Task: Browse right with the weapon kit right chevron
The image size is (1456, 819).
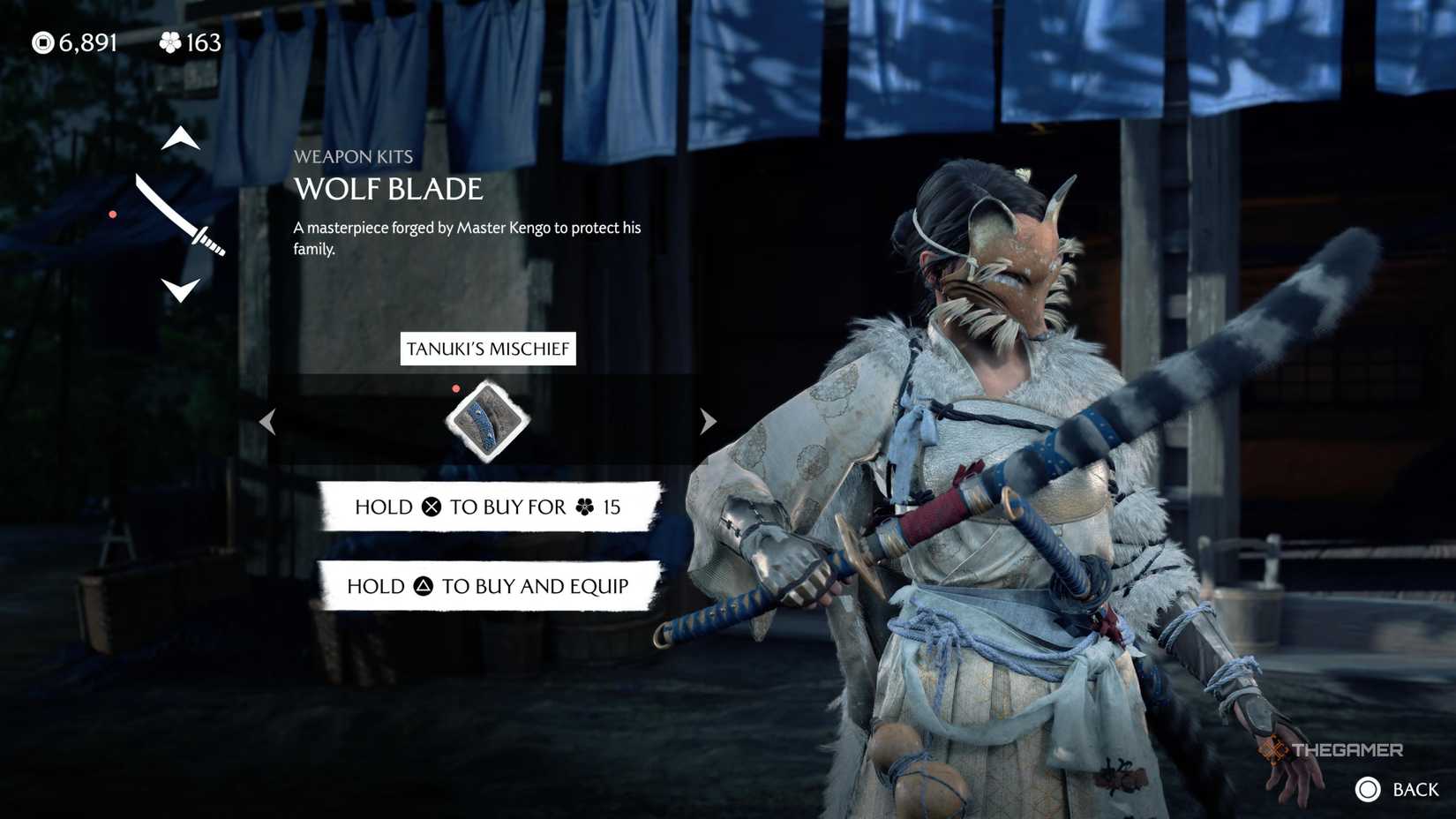Action: (x=707, y=422)
